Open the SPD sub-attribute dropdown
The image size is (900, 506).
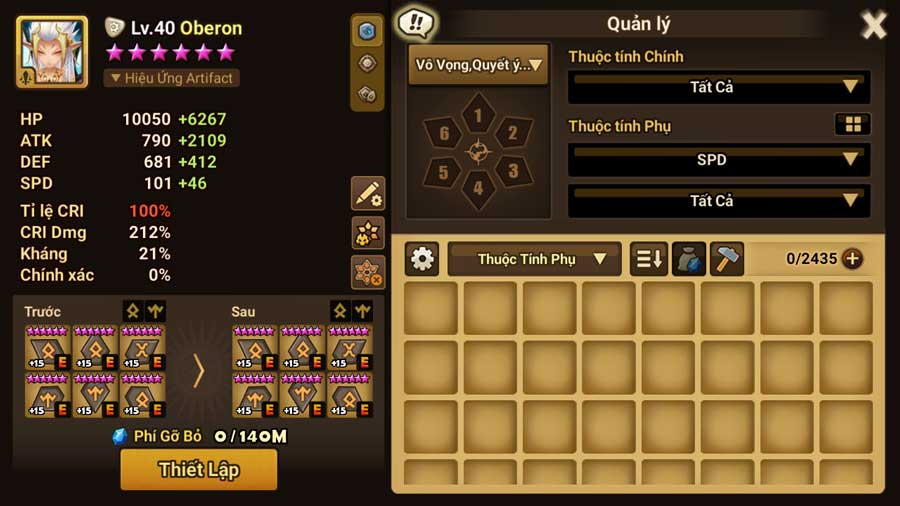point(718,159)
